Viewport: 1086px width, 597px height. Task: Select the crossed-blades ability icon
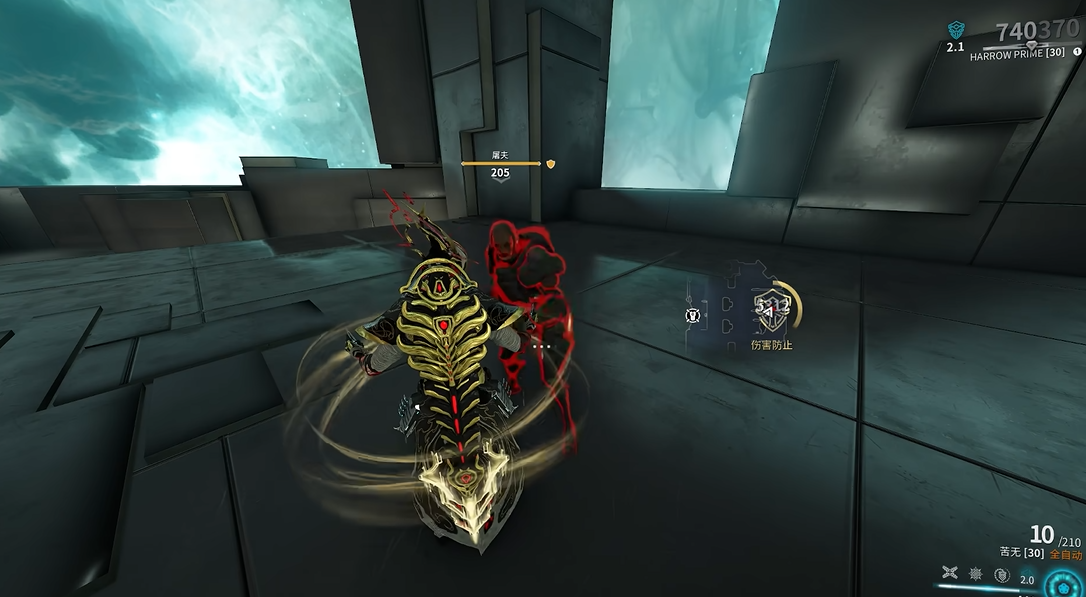[949, 573]
